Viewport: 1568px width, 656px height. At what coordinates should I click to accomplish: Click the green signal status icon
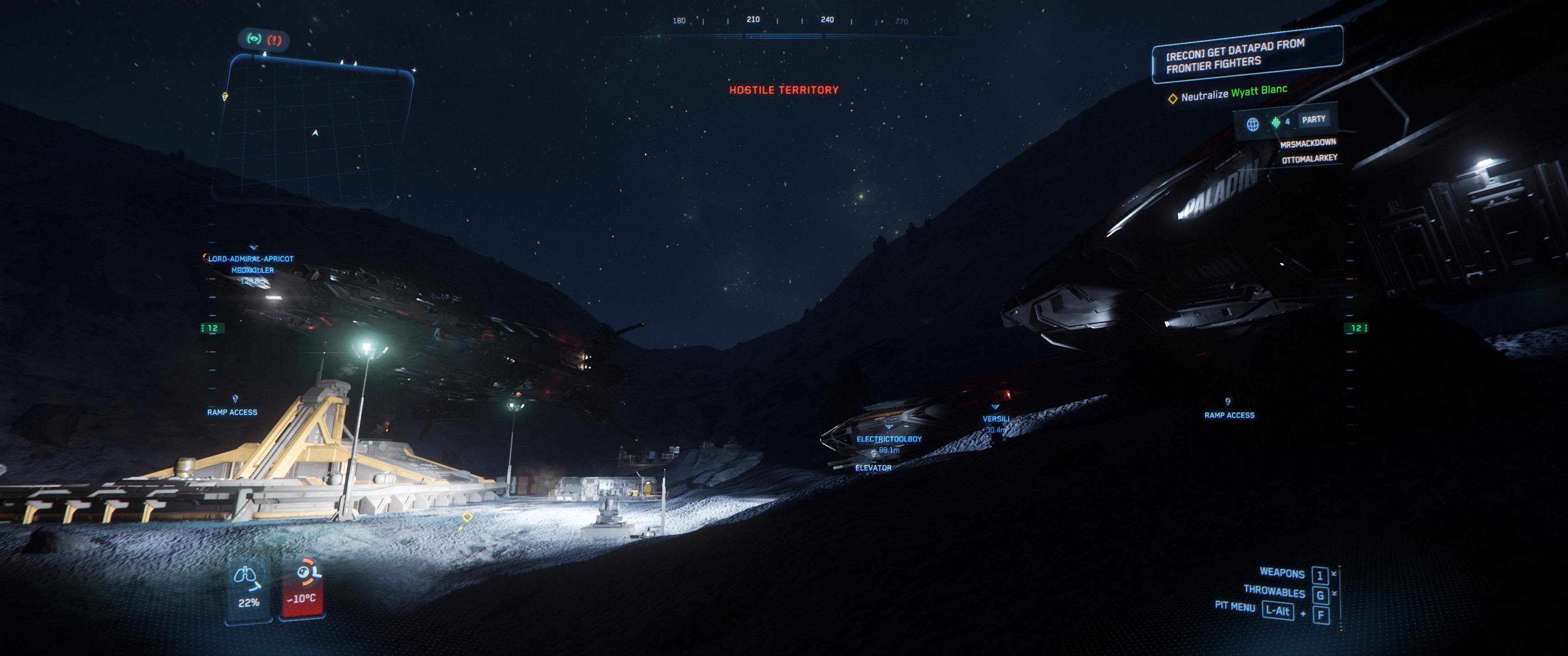[253, 39]
